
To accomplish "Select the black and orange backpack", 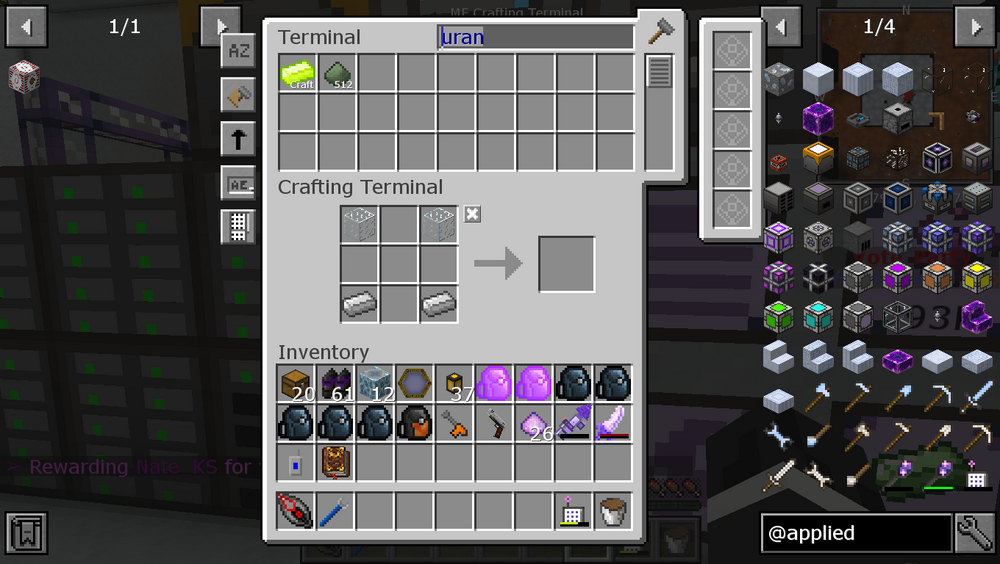I will point(416,423).
